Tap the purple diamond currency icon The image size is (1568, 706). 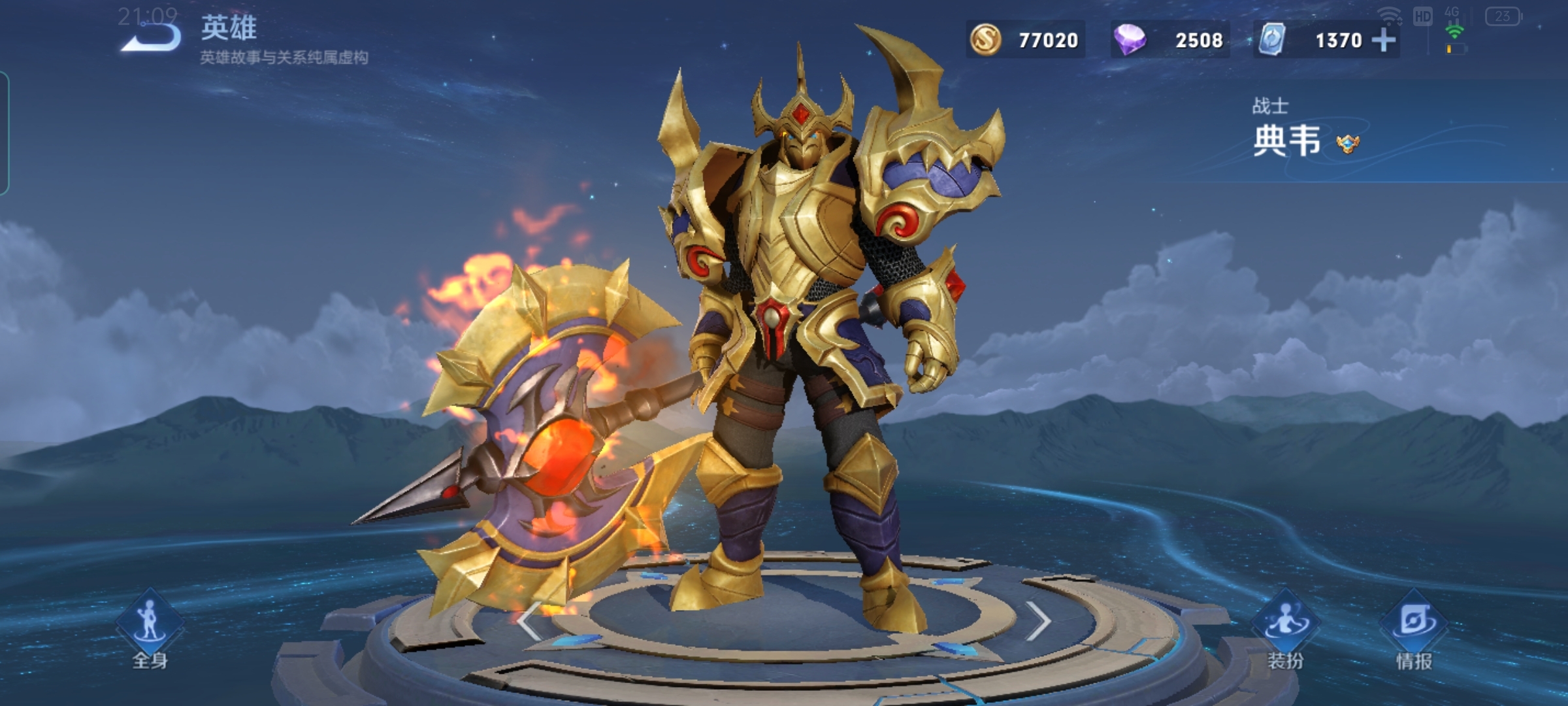click(x=1130, y=40)
